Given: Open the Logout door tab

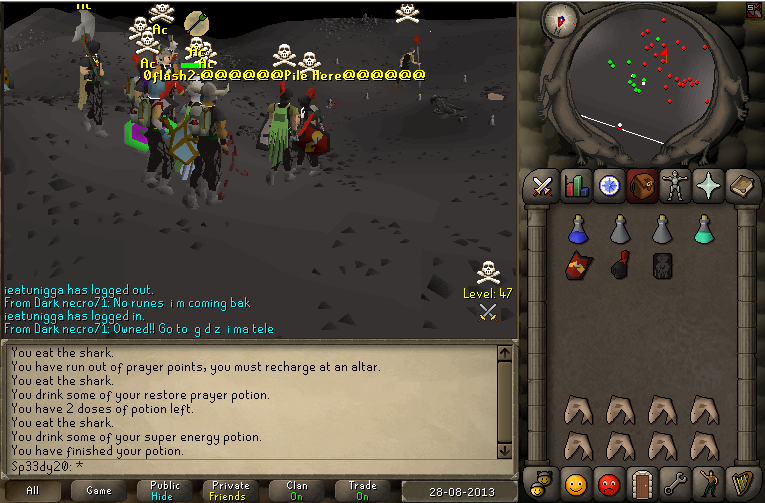Looking at the screenshot, I should coord(642,483).
